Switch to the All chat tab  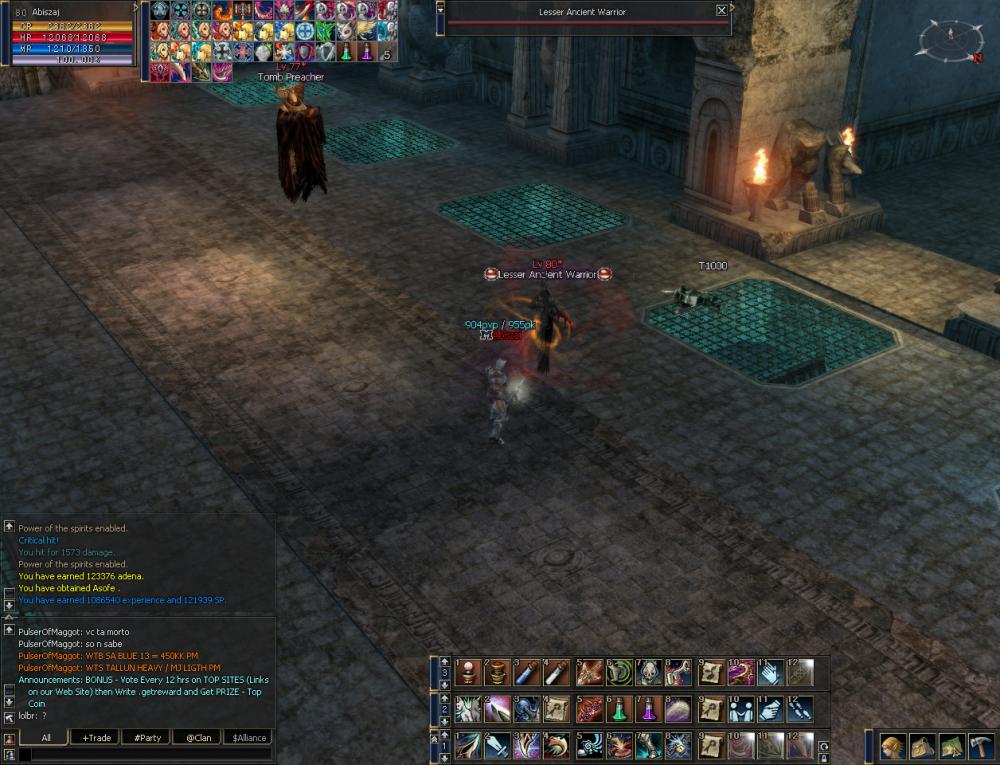coord(43,738)
